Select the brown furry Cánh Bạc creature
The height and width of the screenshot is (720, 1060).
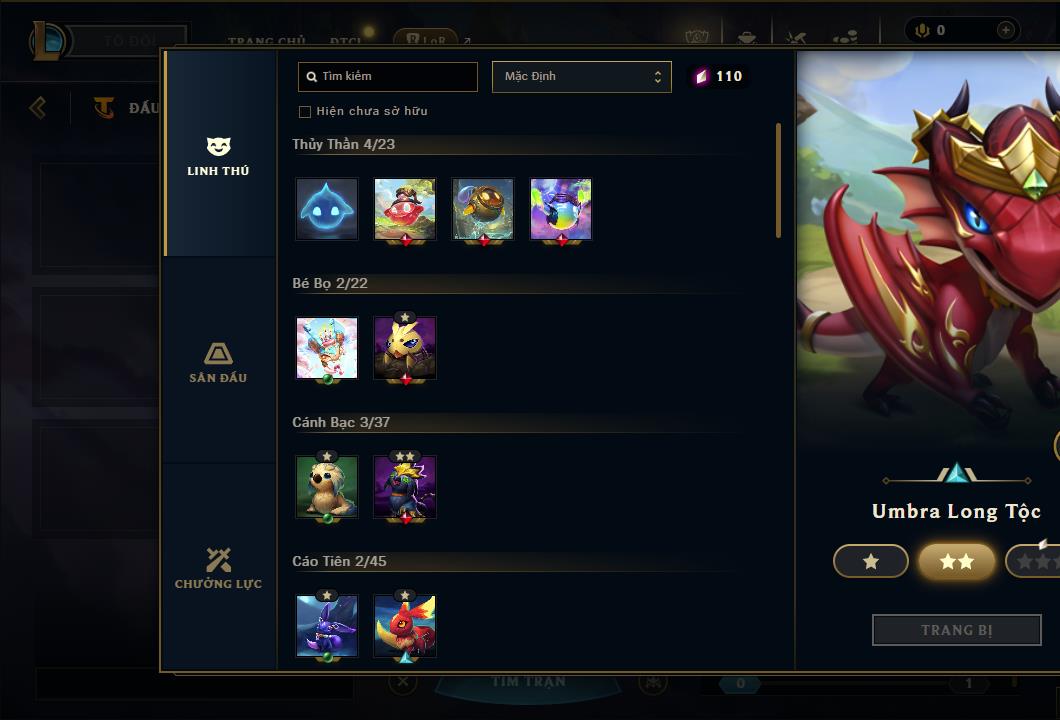tap(327, 487)
